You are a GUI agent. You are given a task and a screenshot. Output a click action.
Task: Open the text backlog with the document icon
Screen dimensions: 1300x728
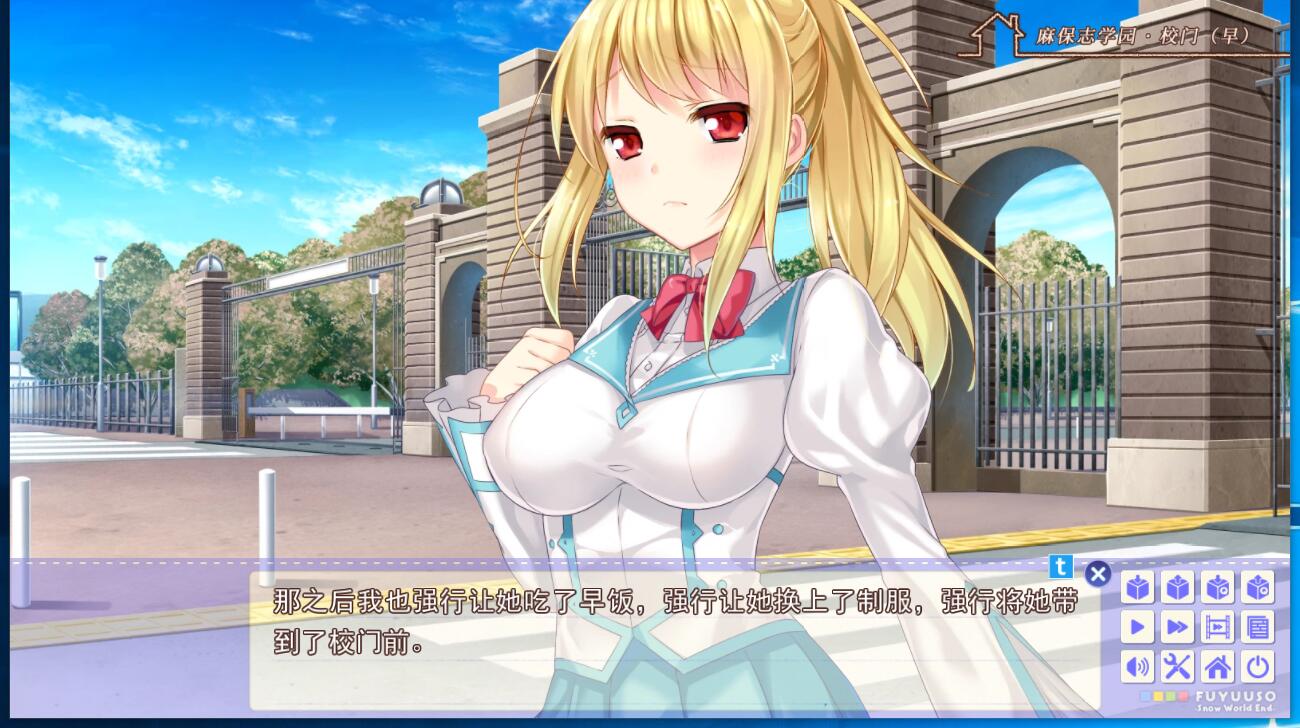1257,627
